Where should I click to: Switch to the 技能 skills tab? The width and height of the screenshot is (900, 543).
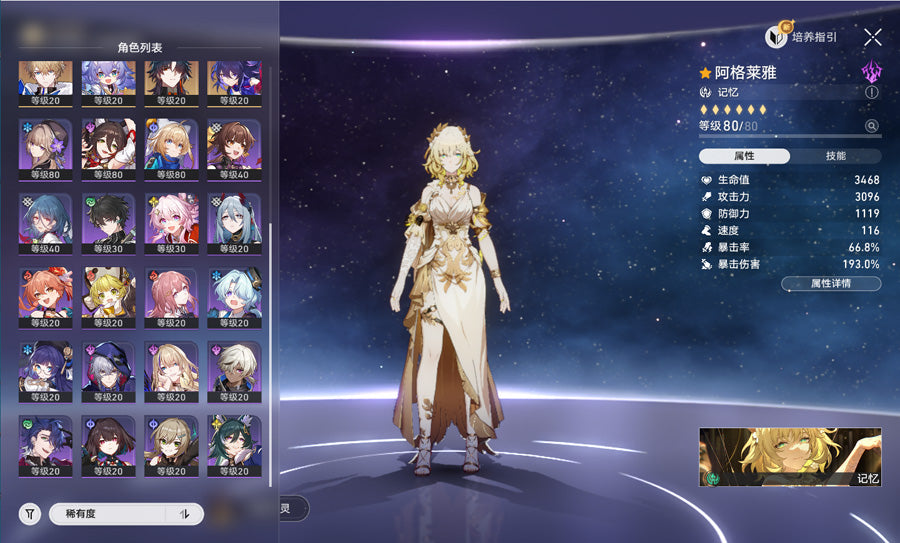tap(835, 156)
